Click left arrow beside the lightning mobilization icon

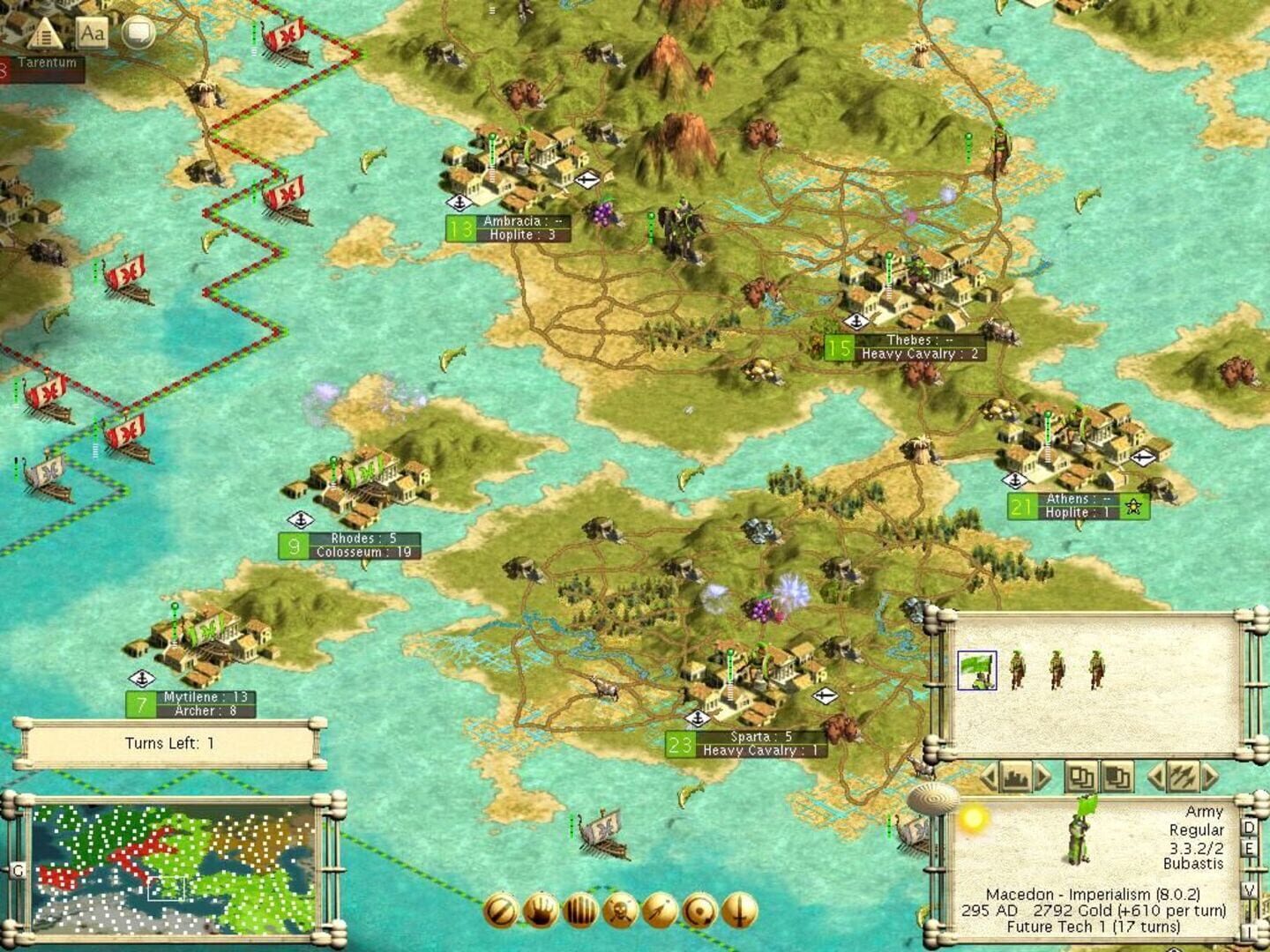(x=1157, y=777)
